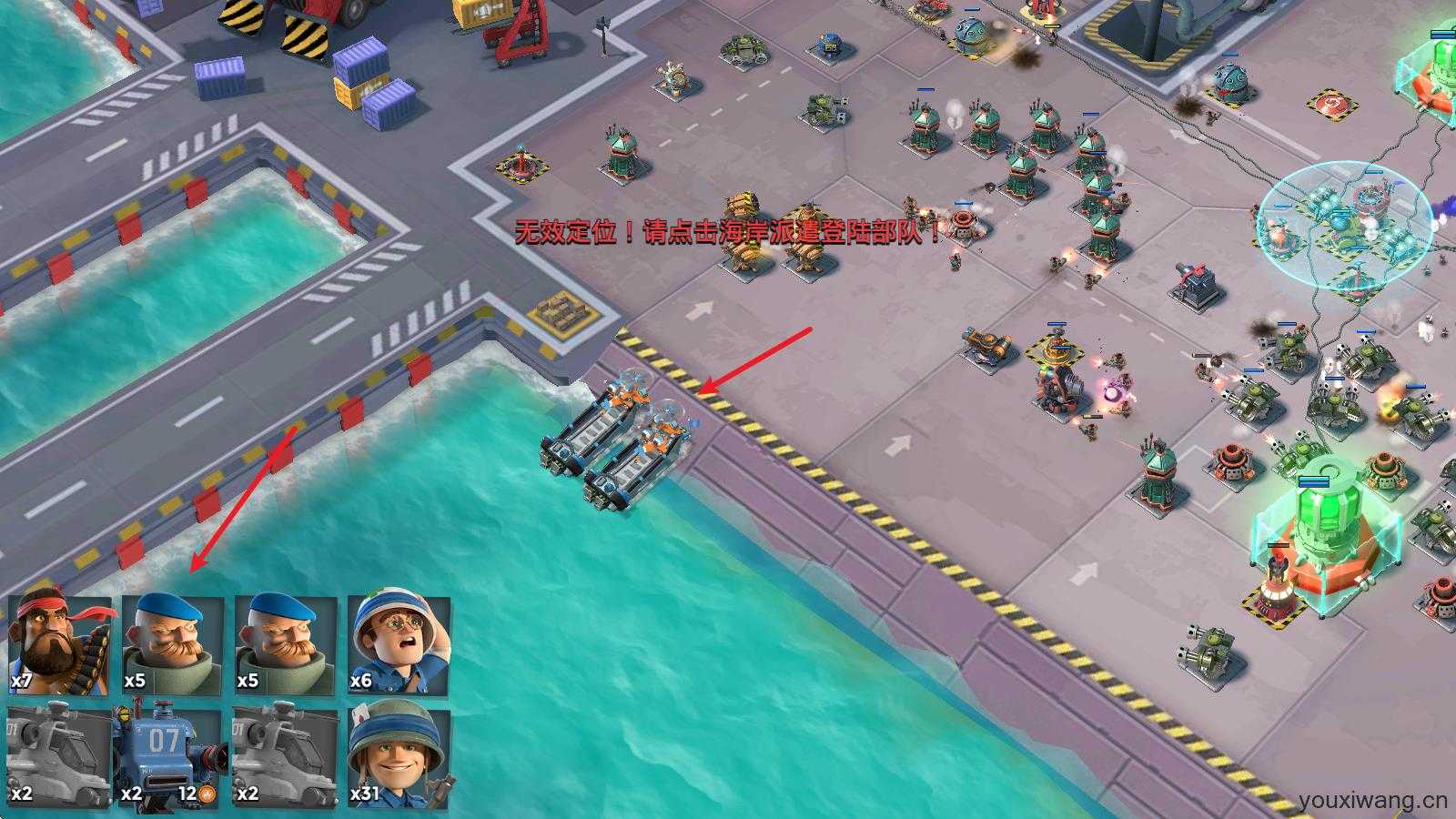Click the red warning message about invalid positioning
The image size is (1456, 819).
pos(728,230)
